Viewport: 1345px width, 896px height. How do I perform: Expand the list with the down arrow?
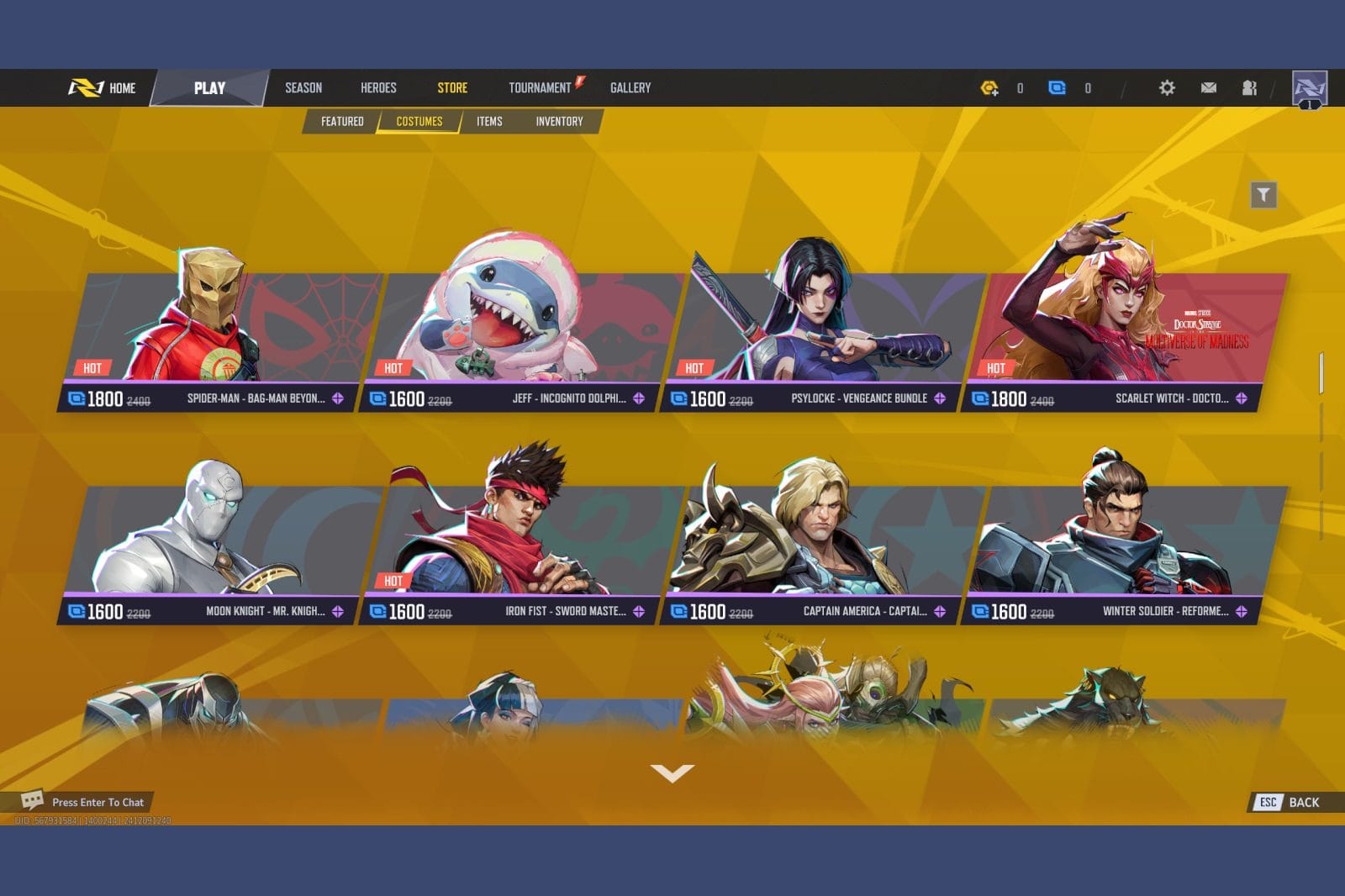click(x=672, y=772)
